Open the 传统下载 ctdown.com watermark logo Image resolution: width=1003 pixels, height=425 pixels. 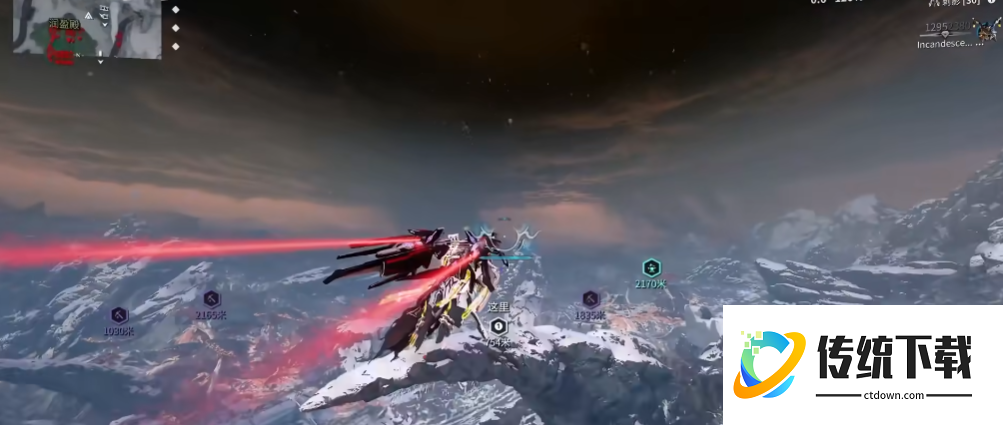pos(862,365)
